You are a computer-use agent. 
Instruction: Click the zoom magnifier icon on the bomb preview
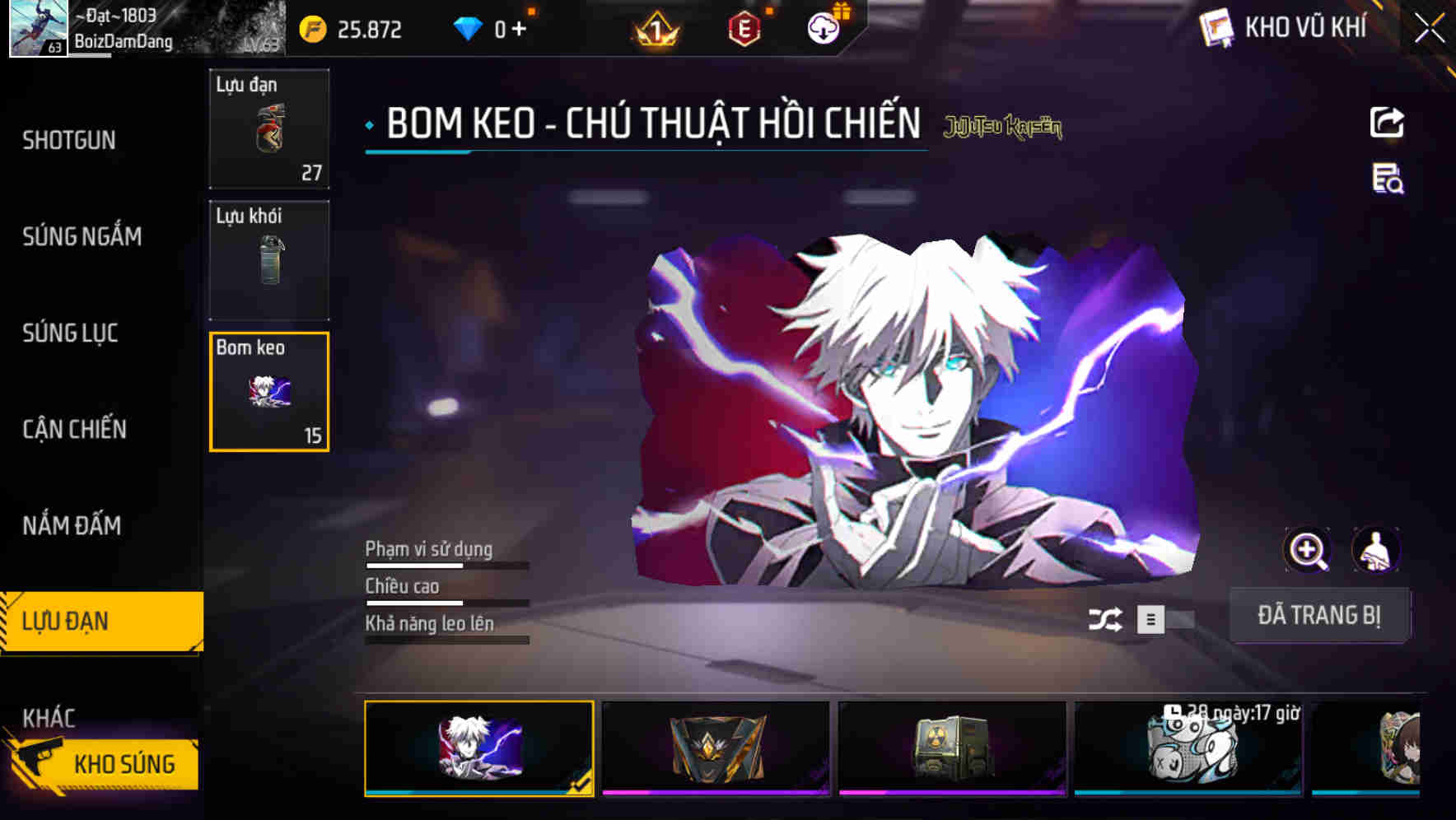[x=1307, y=550]
